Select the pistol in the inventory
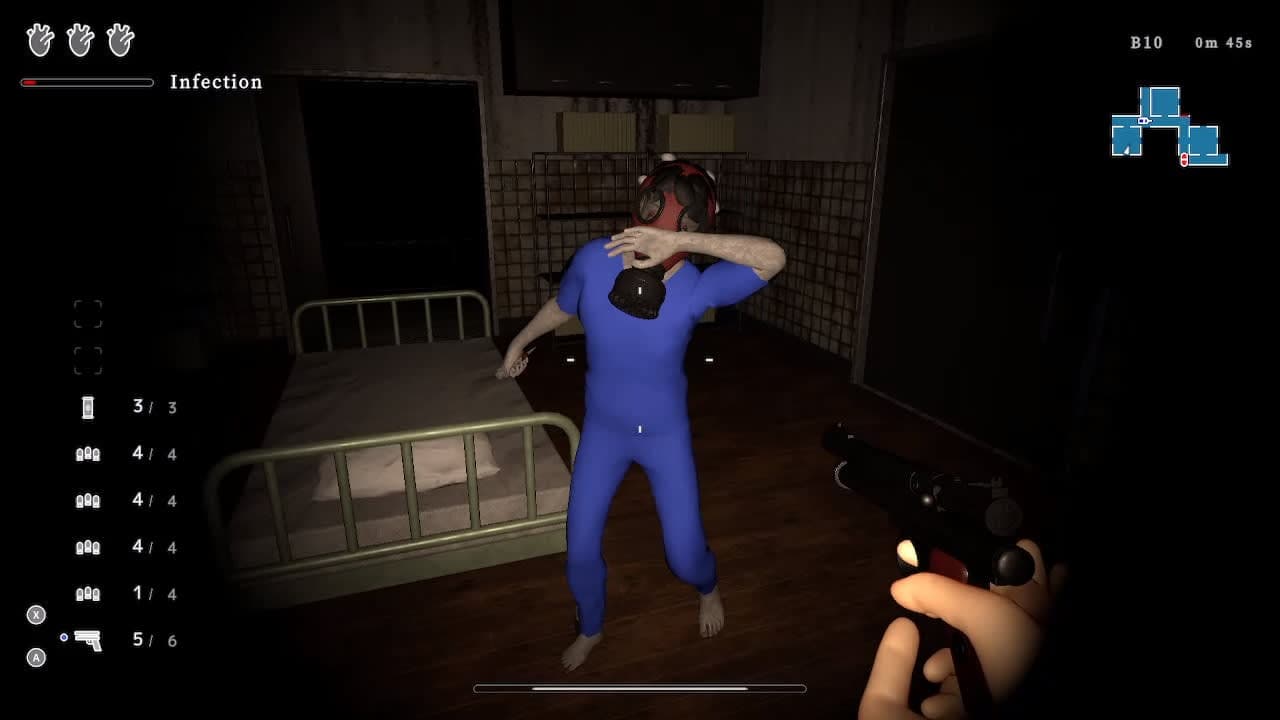Viewport: 1280px width, 720px height. [88, 641]
